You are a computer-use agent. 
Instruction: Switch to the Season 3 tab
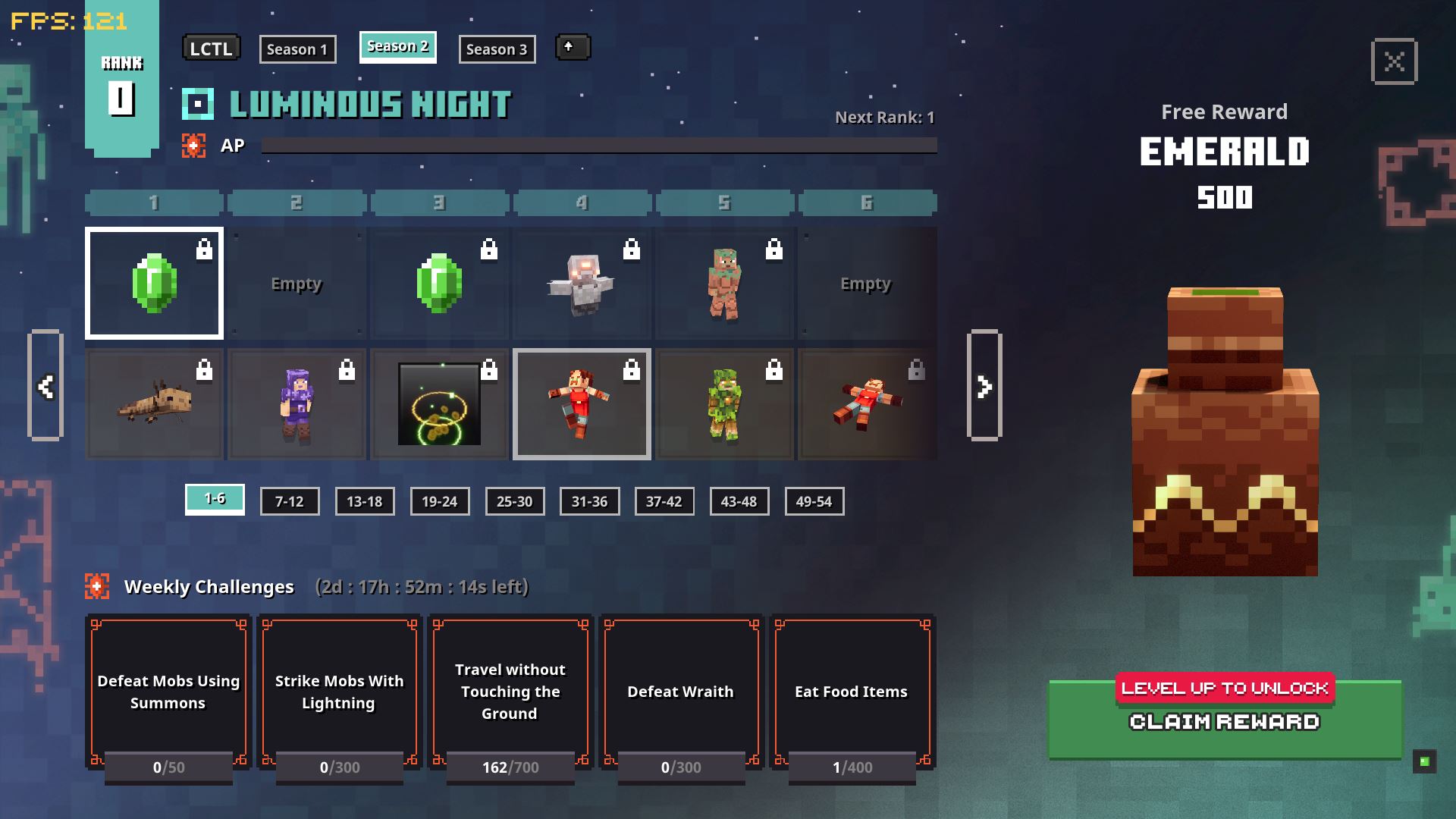[x=497, y=49]
